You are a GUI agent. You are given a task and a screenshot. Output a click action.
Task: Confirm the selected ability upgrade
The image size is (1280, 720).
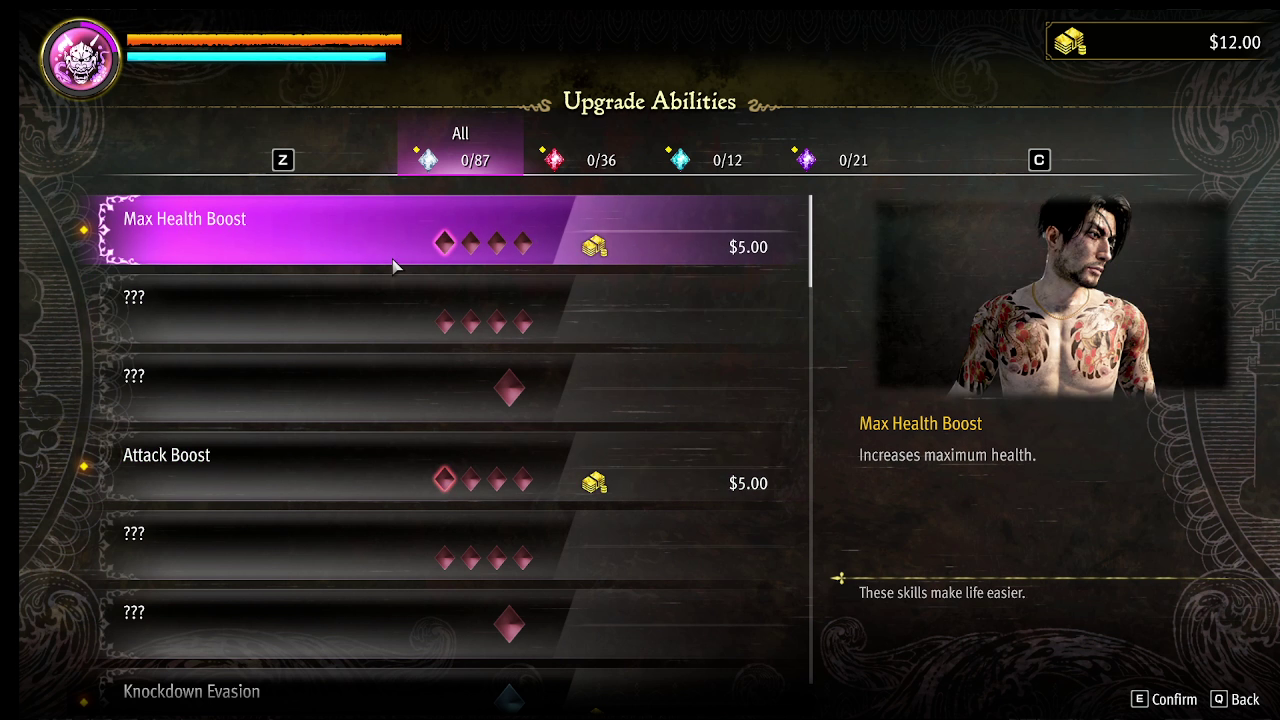click(x=1163, y=699)
